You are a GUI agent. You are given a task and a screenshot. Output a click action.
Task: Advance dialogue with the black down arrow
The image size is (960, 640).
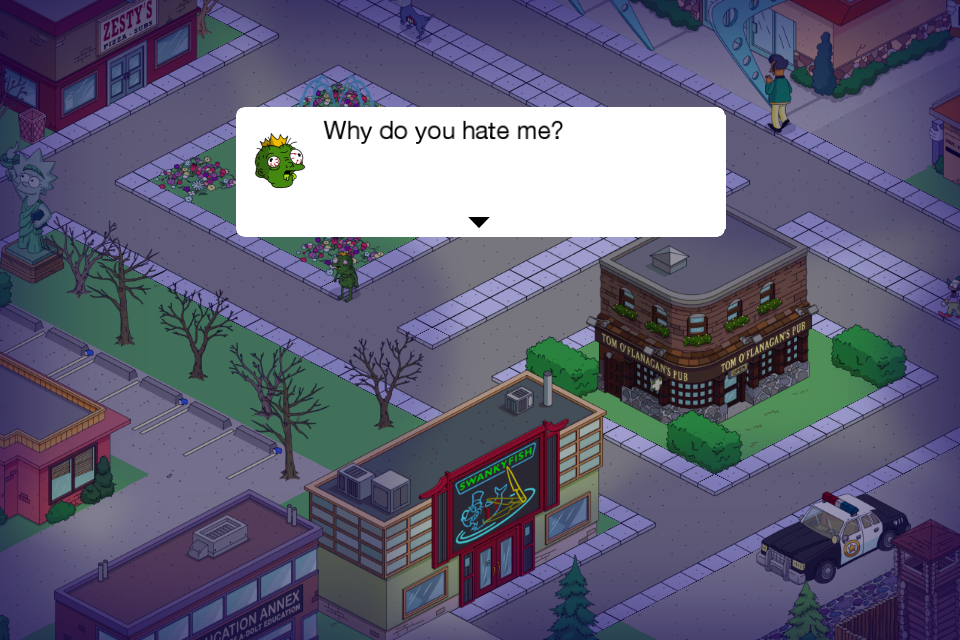point(480,222)
